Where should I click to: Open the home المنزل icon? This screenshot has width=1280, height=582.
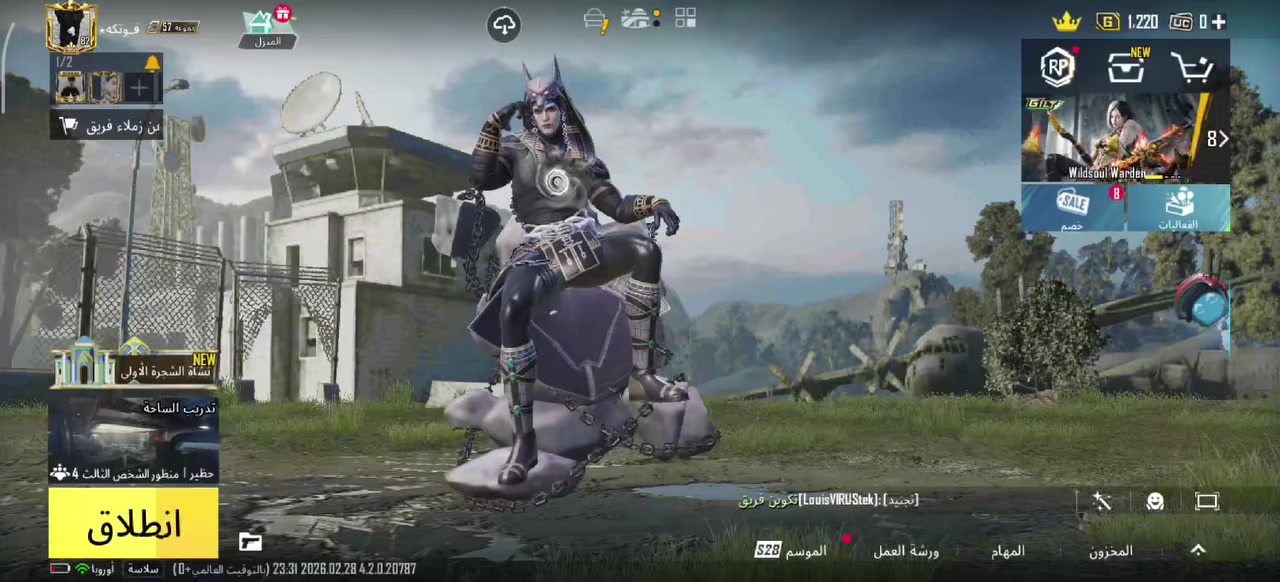(266, 27)
